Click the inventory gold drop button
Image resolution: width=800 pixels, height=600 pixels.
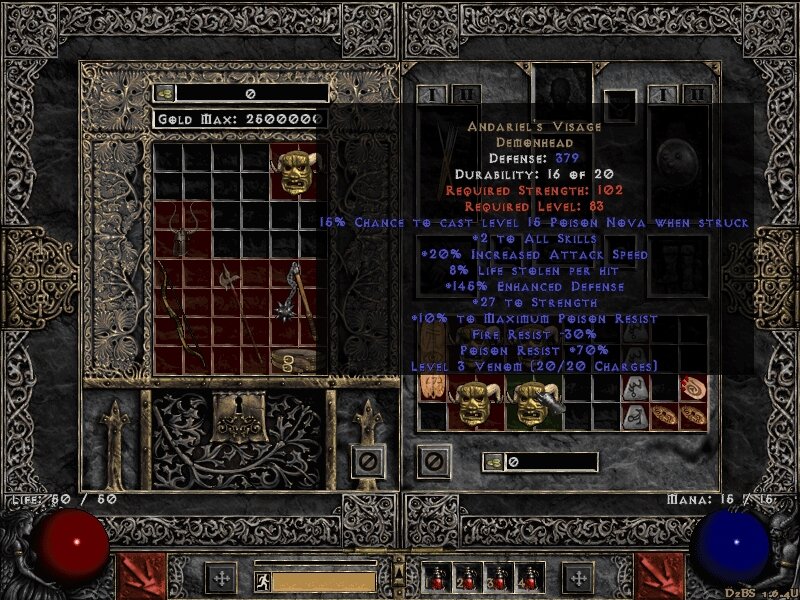pos(495,461)
